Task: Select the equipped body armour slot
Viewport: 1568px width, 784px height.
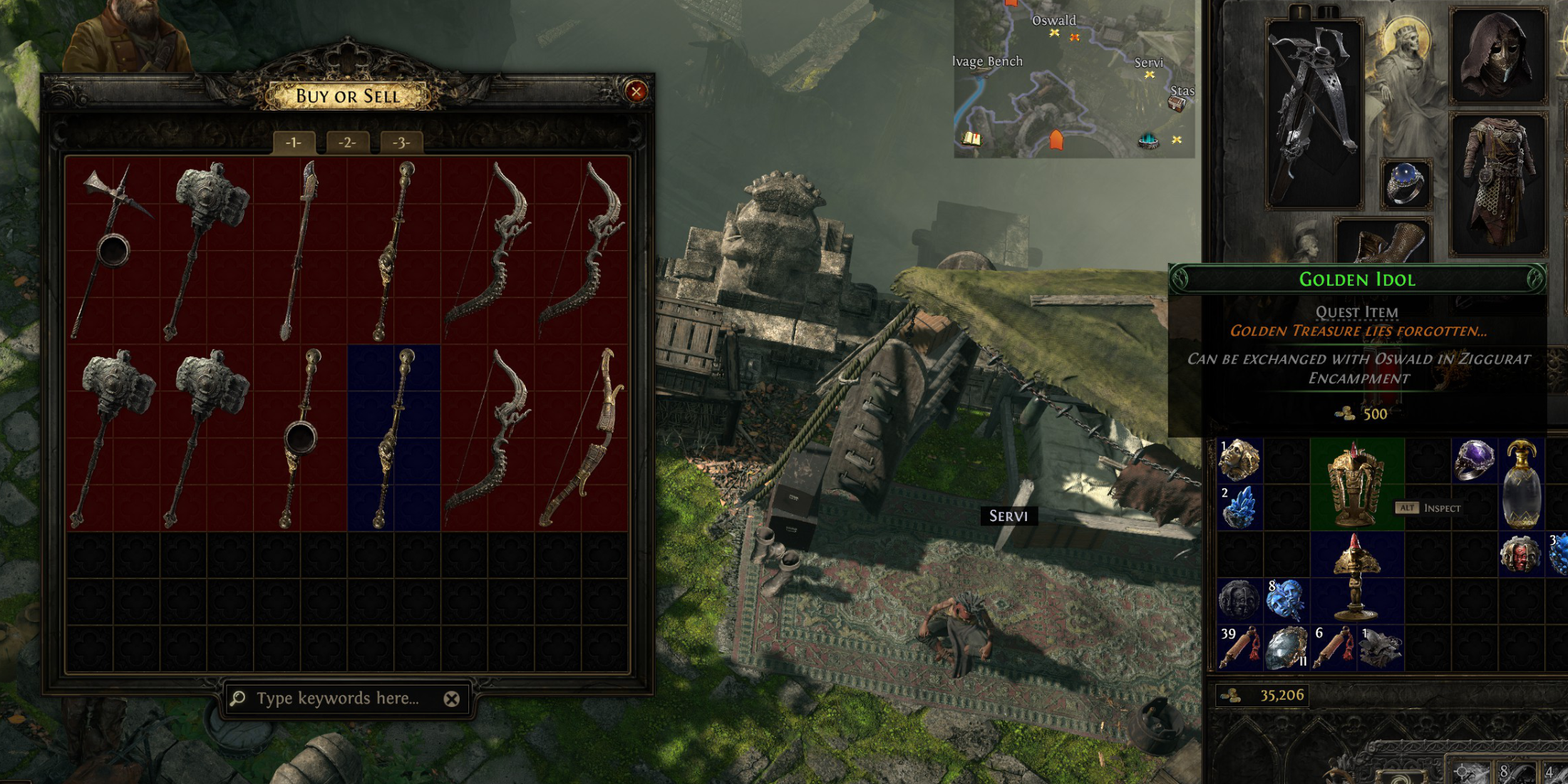Action: click(x=1498, y=184)
